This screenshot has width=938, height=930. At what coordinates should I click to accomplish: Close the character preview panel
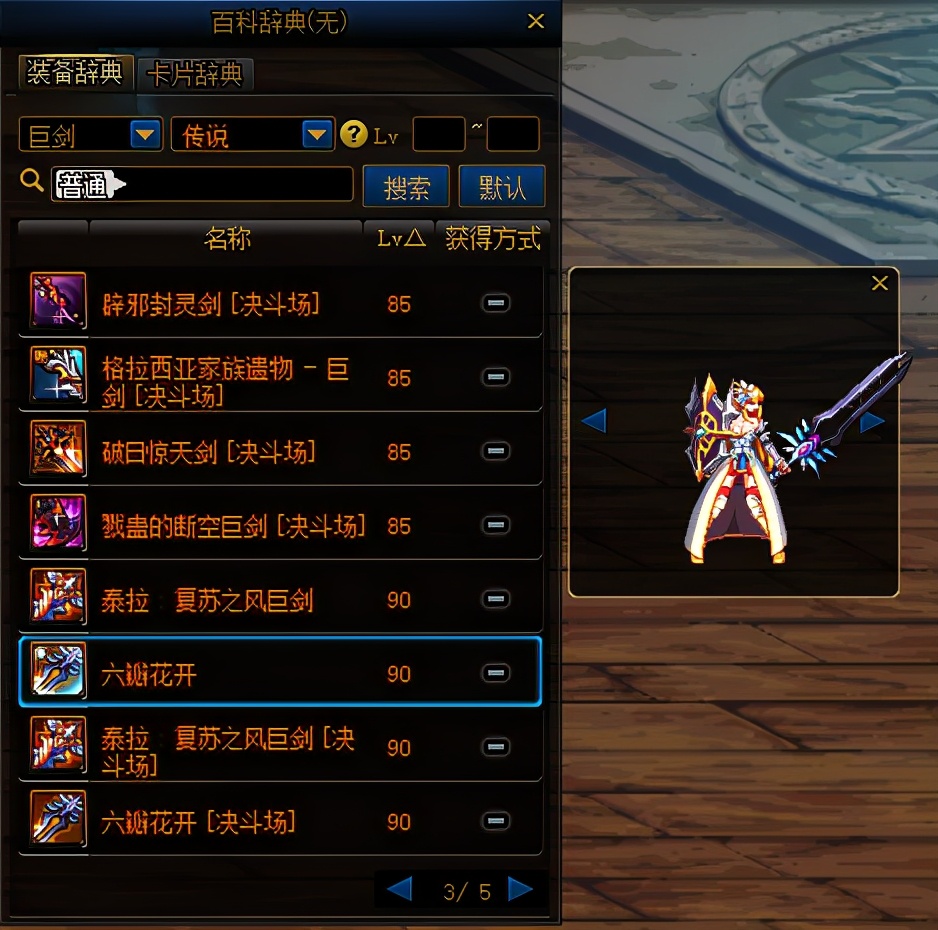880,283
